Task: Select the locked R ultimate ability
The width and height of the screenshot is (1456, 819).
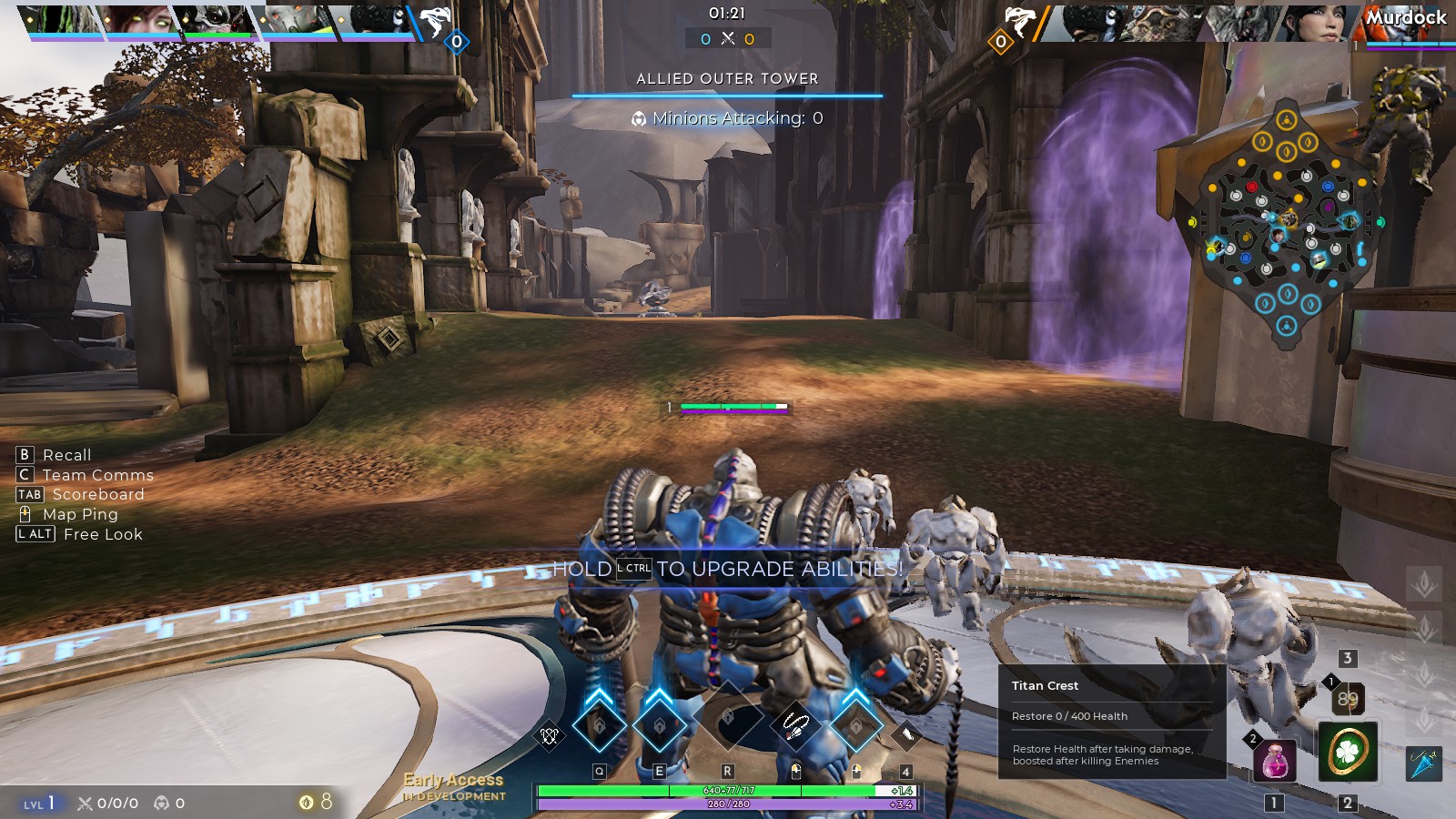Action: (727, 719)
